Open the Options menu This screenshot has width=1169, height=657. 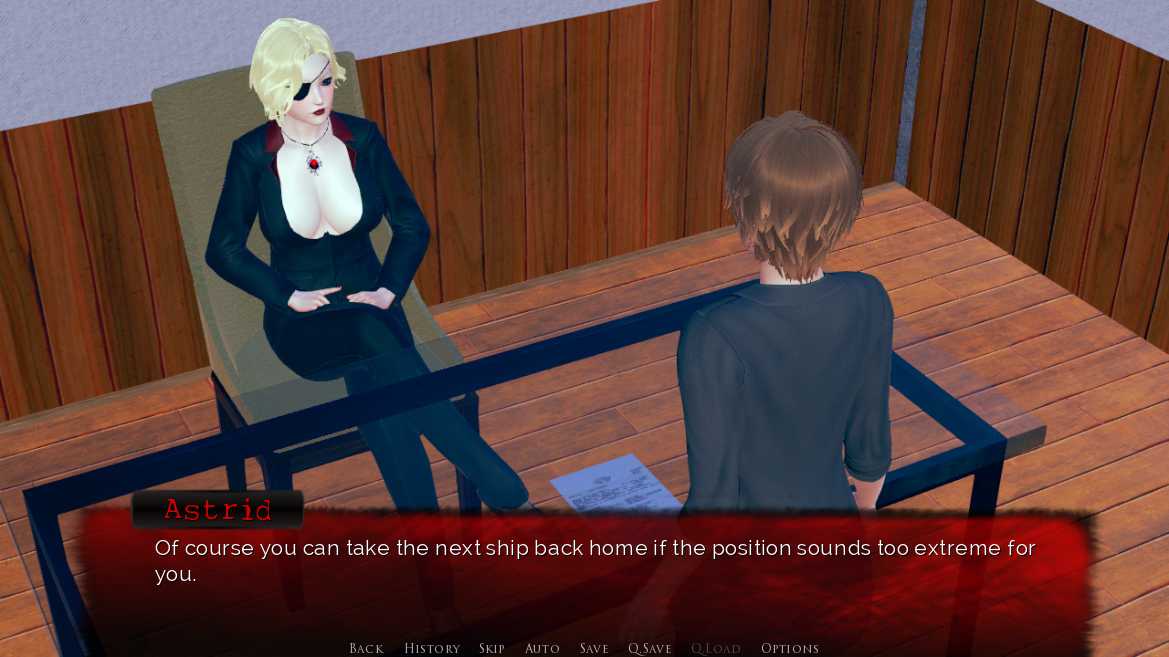(790, 648)
